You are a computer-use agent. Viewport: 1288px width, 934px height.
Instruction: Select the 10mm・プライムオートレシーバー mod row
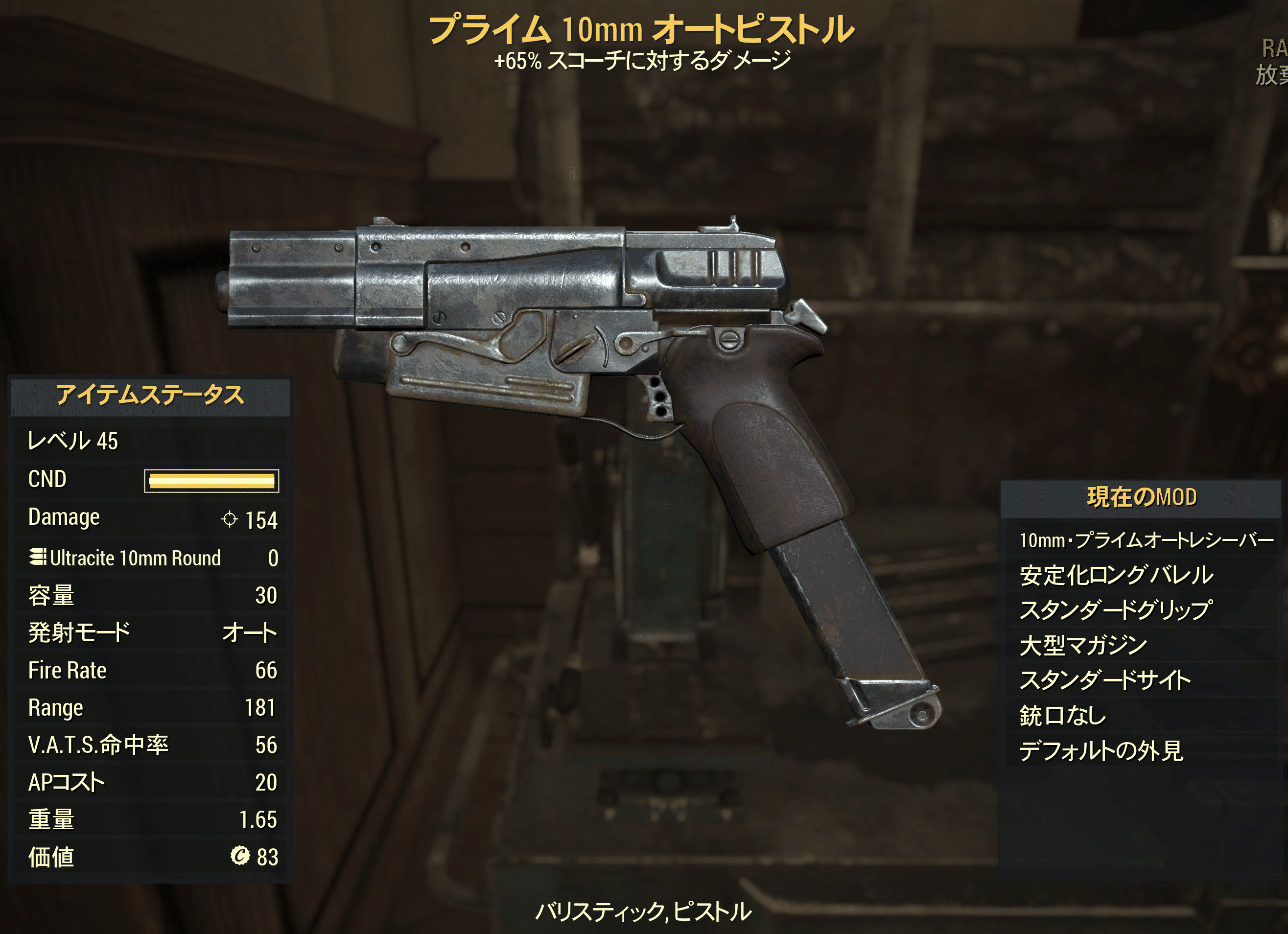(x=1146, y=540)
